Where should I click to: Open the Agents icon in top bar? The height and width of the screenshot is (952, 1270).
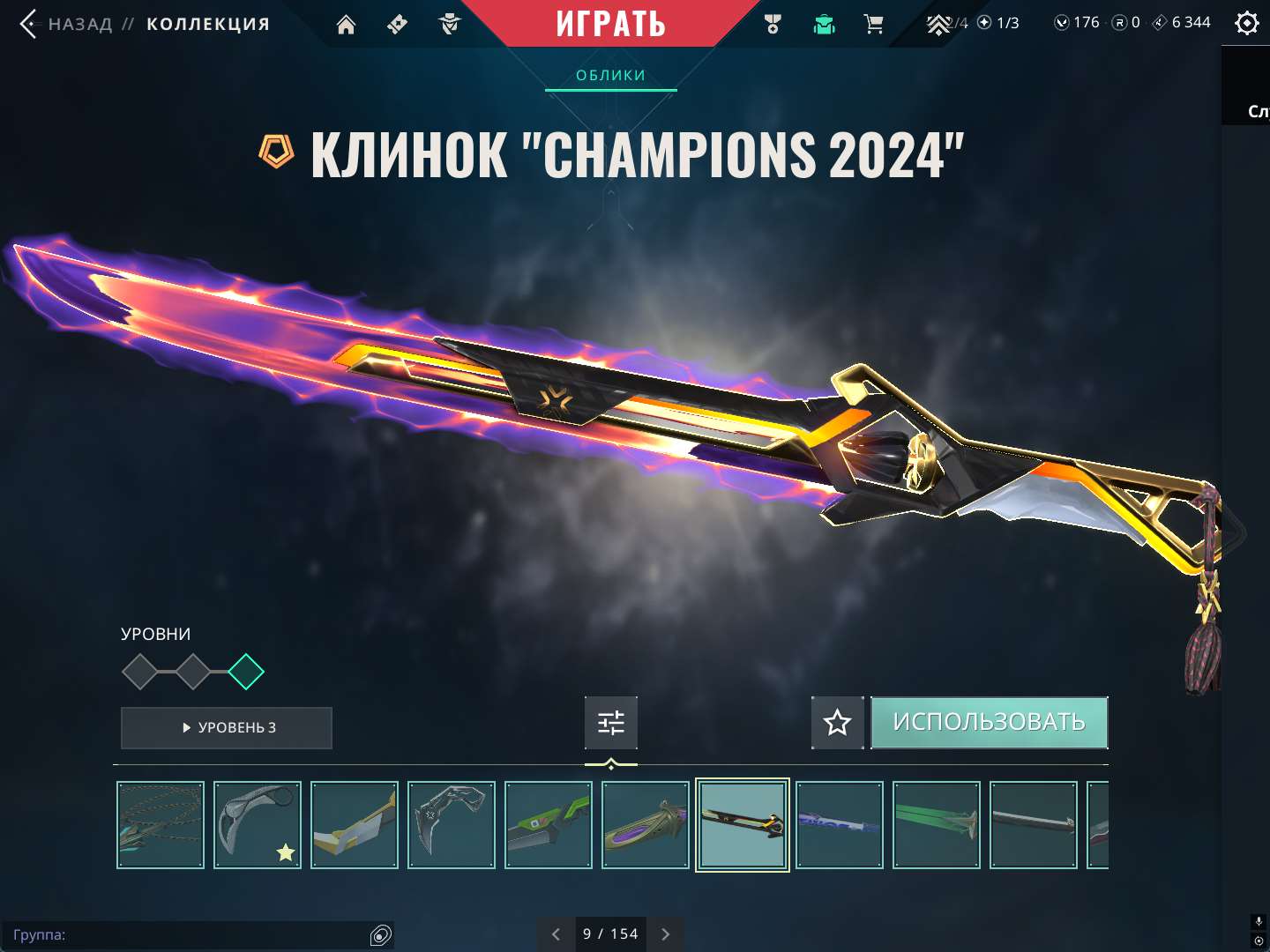click(450, 25)
